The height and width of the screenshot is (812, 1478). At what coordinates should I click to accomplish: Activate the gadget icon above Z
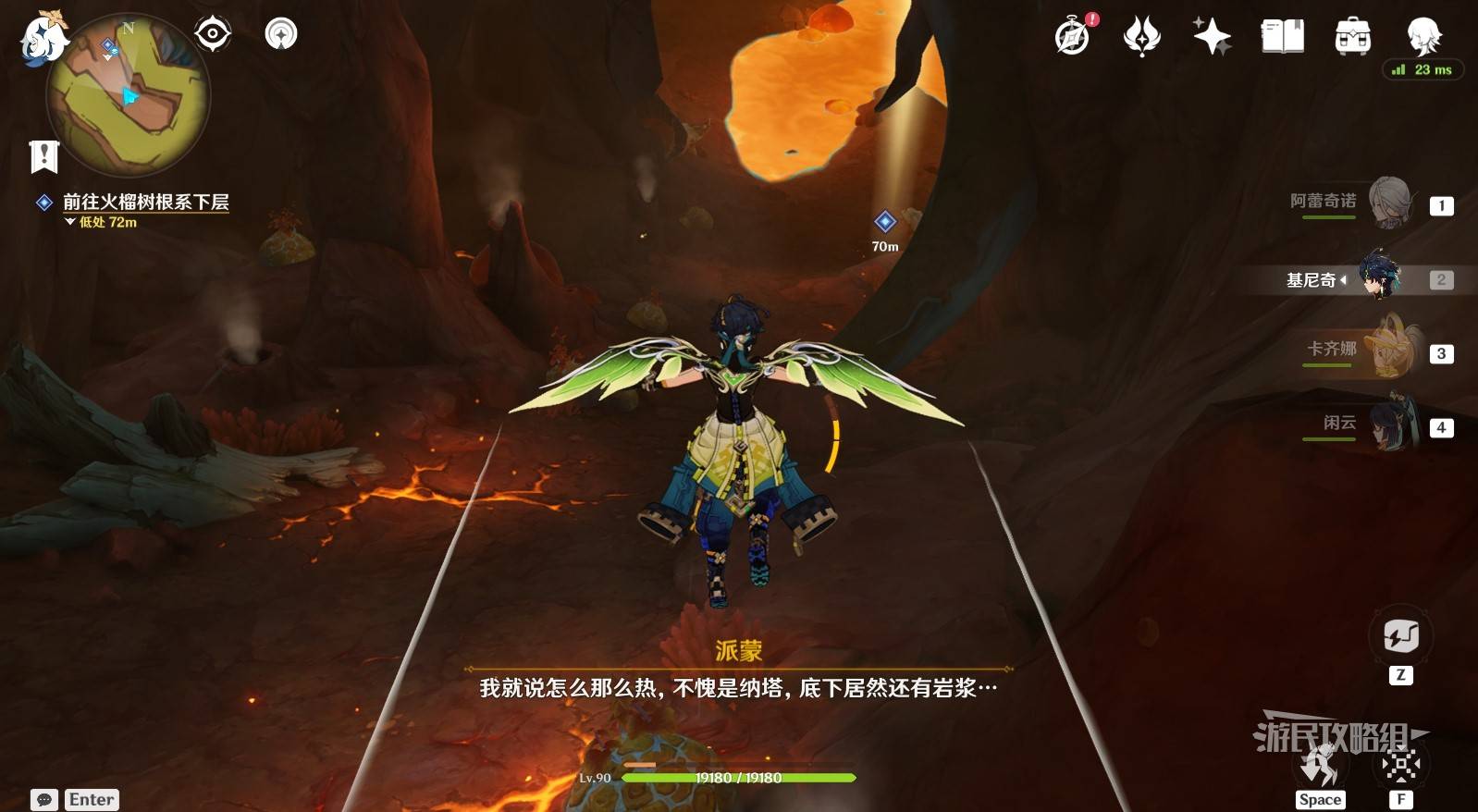click(x=1400, y=636)
